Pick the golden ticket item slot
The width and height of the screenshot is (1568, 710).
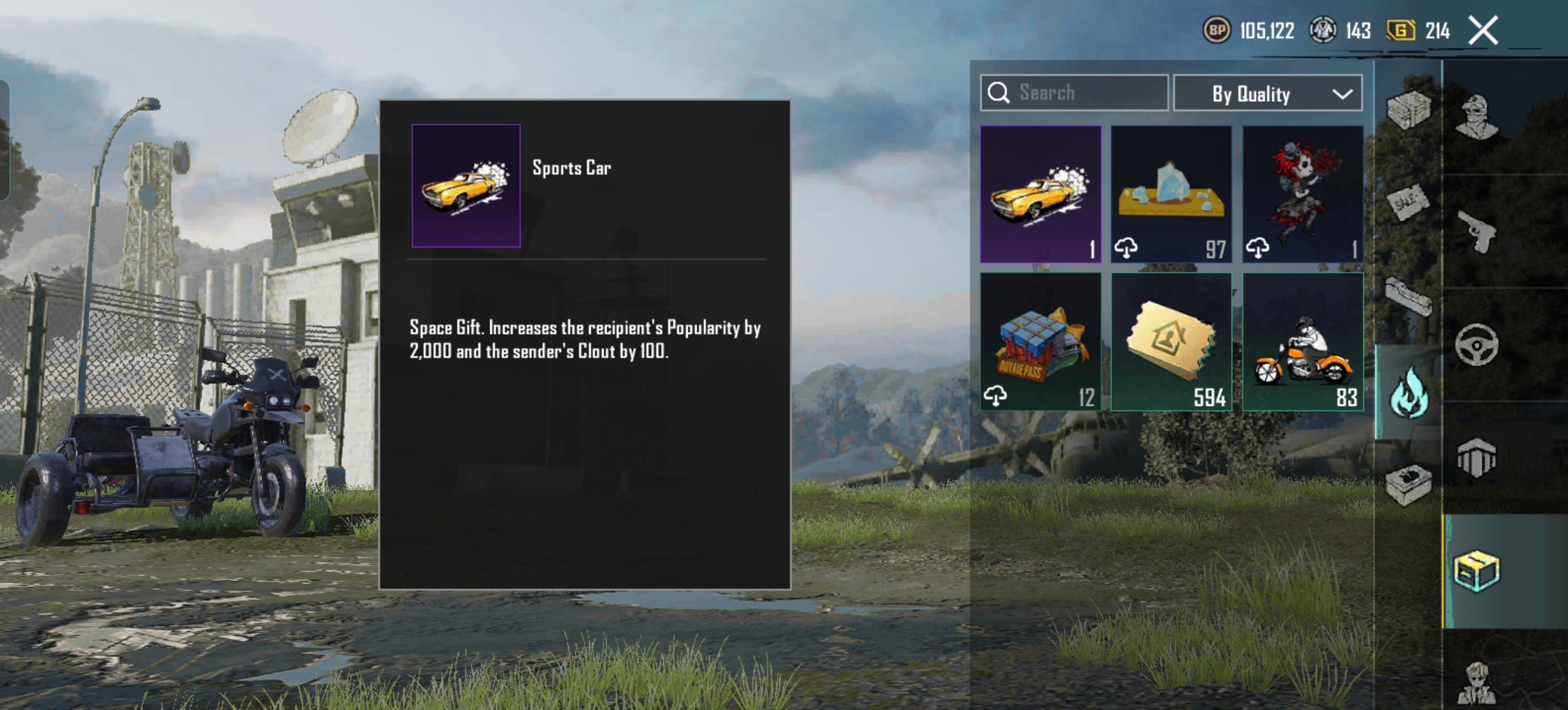point(1171,341)
